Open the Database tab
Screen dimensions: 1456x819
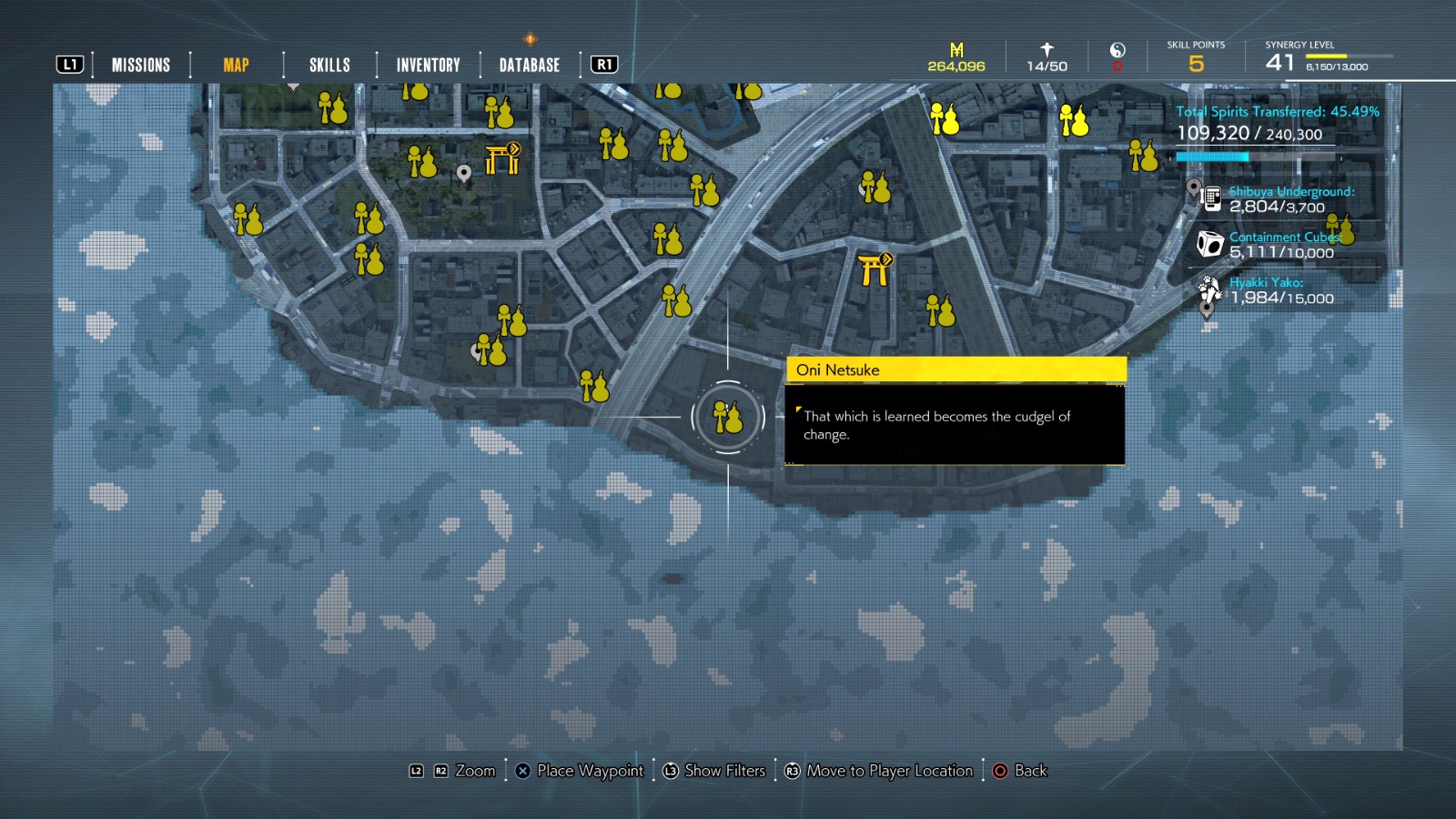[528, 64]
